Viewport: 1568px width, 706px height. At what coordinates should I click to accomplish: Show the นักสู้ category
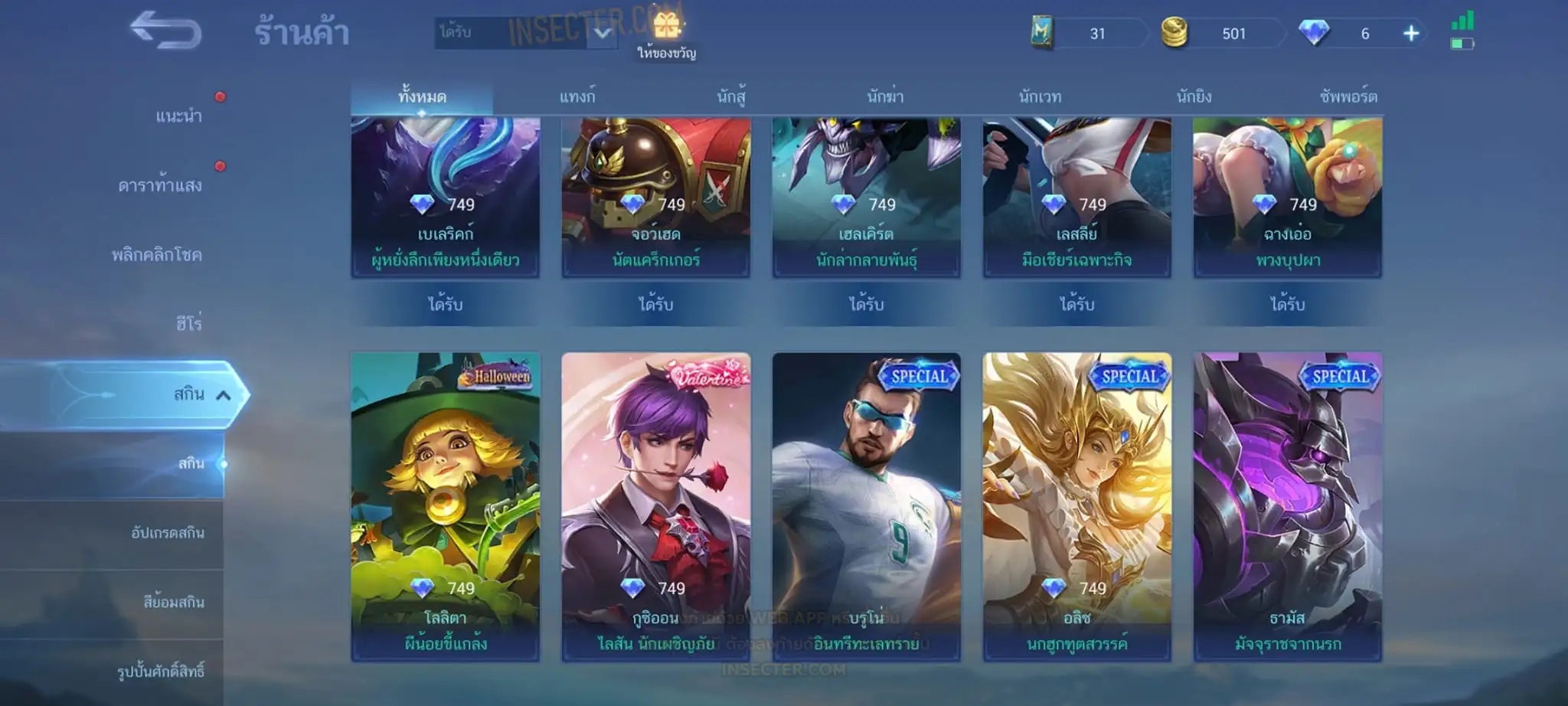(731, 97)
